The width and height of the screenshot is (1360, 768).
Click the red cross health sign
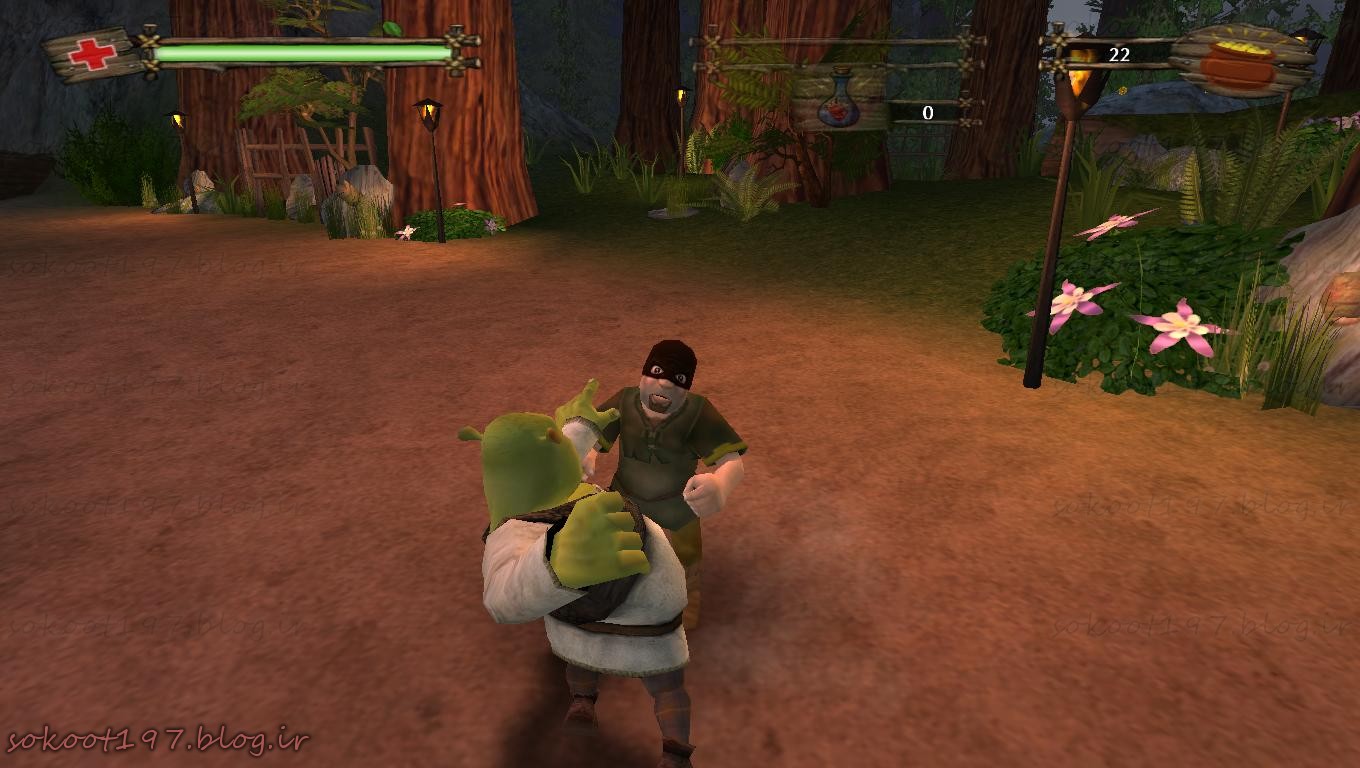point(92,53)
